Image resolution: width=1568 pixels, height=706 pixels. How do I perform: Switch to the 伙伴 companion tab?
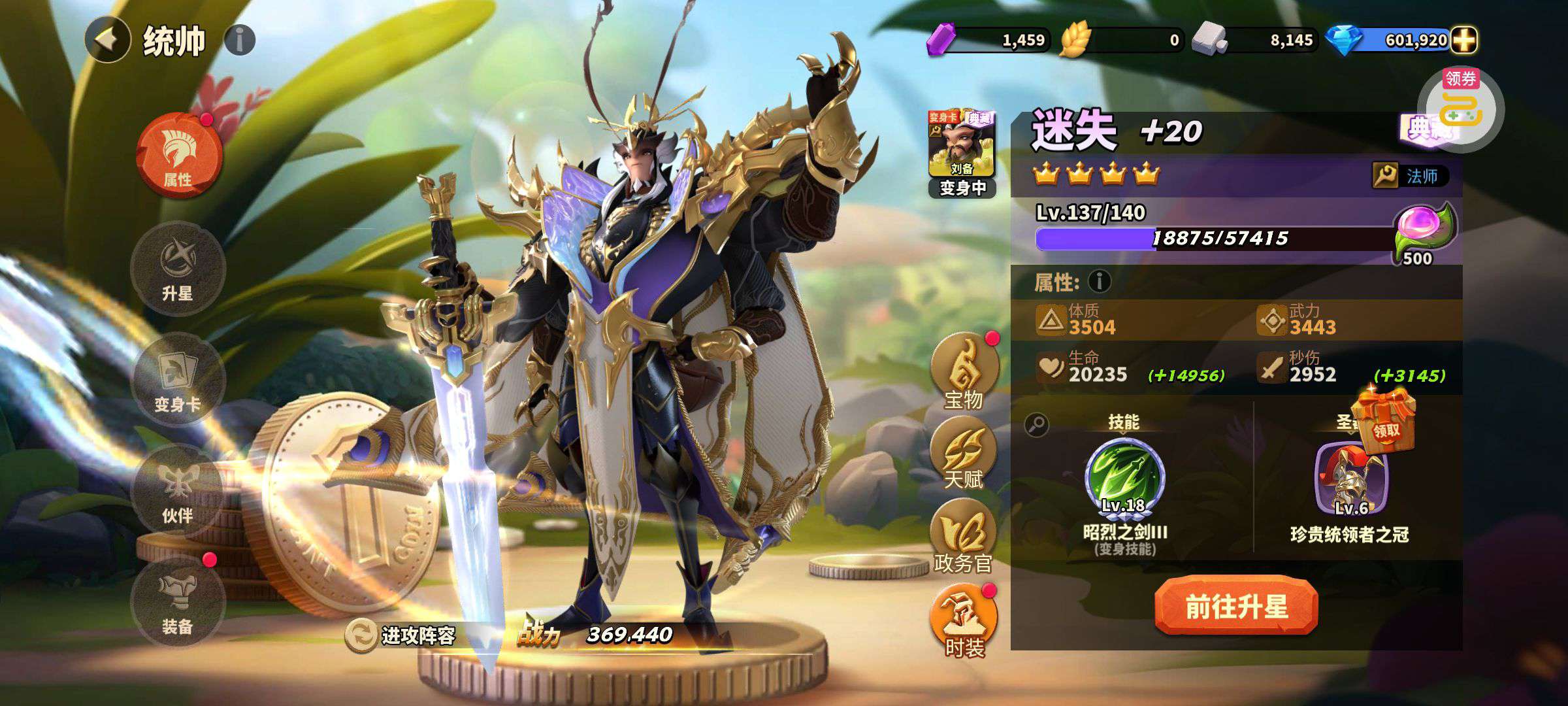point(178,492)
